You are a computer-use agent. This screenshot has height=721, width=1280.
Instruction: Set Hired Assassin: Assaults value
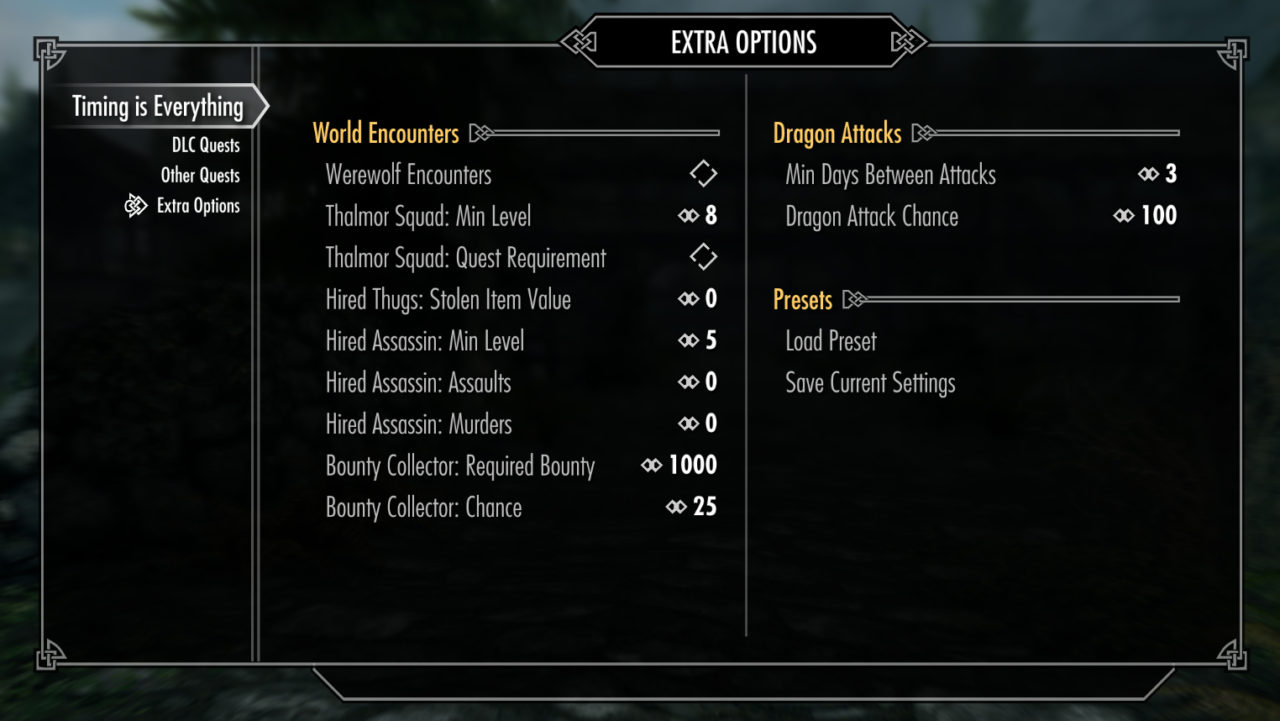(698, 382)
